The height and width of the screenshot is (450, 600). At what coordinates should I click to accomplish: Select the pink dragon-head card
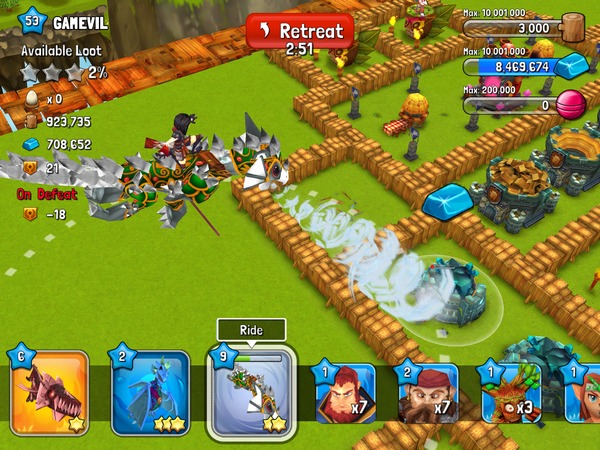click(49, 393)
